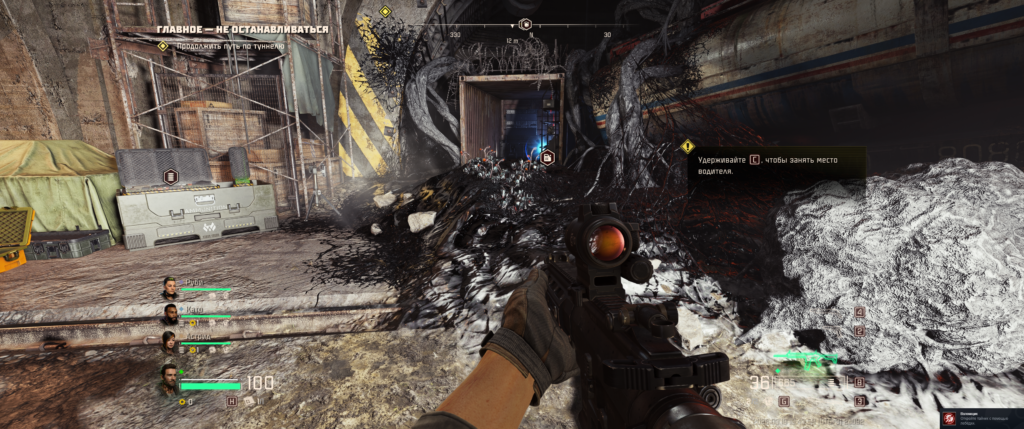1024x429 pixels.
Task: Click the hexagon waypoint marker at the tunnel container
Action: click(x=547, y=157)
